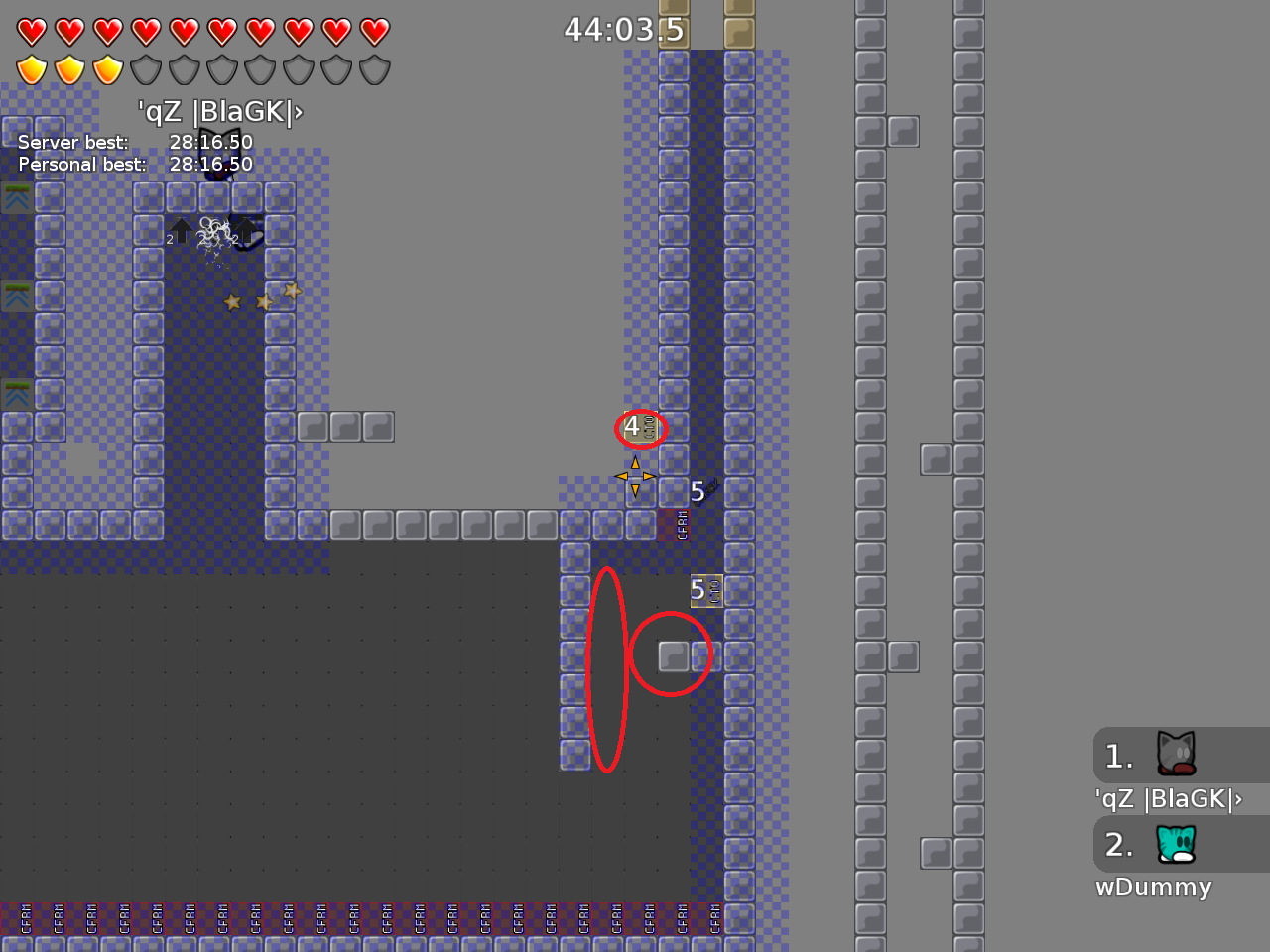Click the timed switch tile numbered 5
1270x952 pixels.
point(704,588)
